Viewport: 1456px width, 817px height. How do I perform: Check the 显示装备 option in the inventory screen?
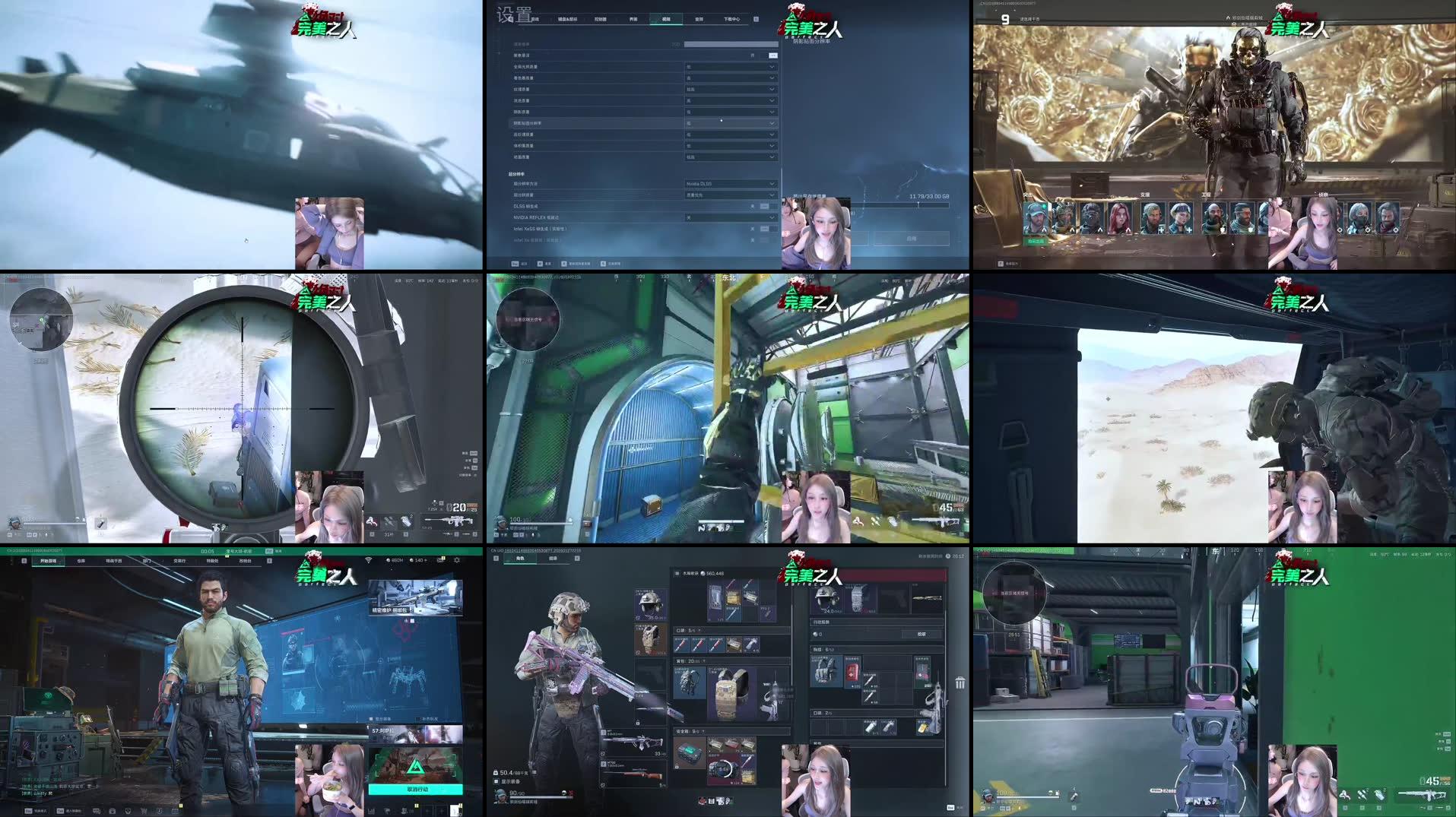click(496, 781)
